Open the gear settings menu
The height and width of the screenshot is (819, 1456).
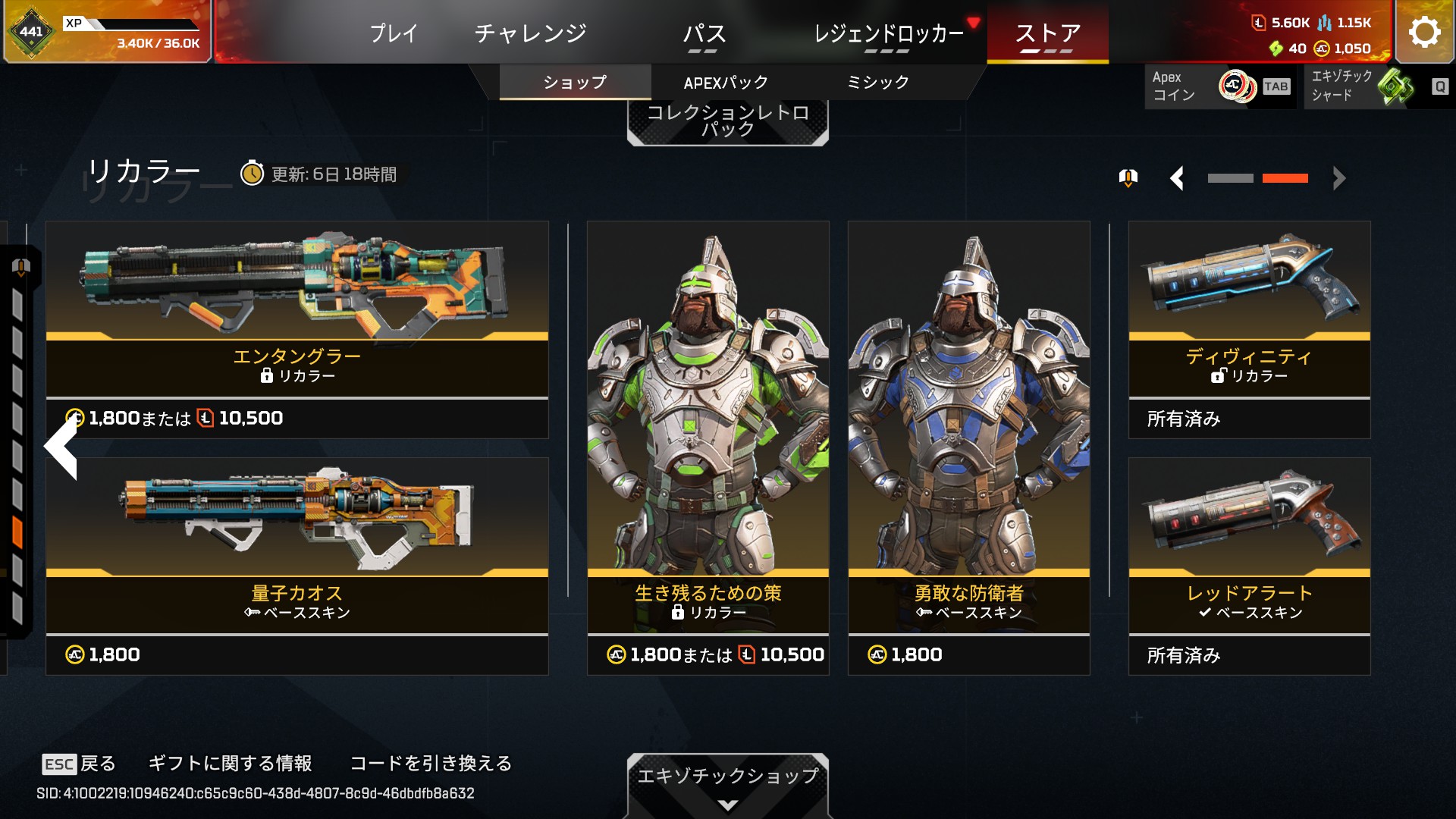click(1424, 32)
